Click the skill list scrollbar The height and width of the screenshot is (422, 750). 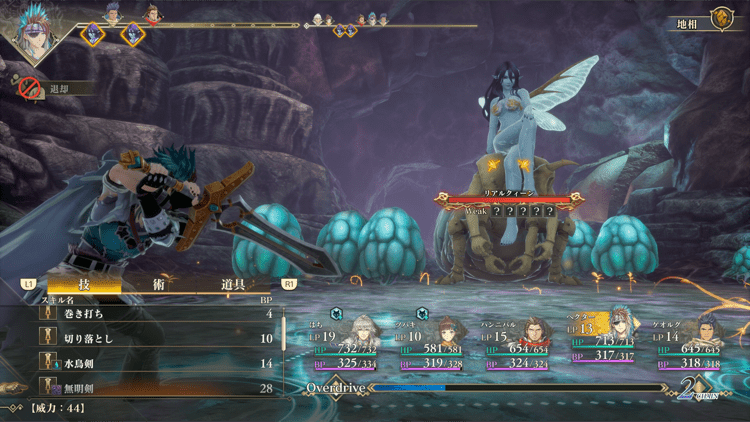tap(284, 334)
